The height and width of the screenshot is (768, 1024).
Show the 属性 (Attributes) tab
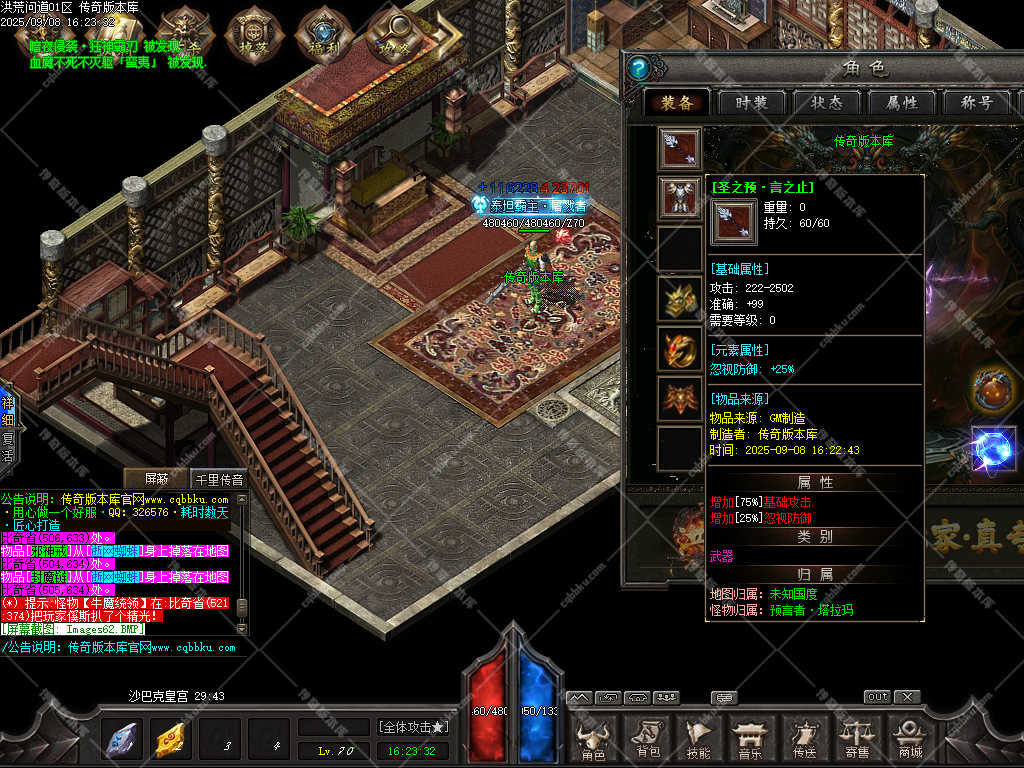[901, 103]
